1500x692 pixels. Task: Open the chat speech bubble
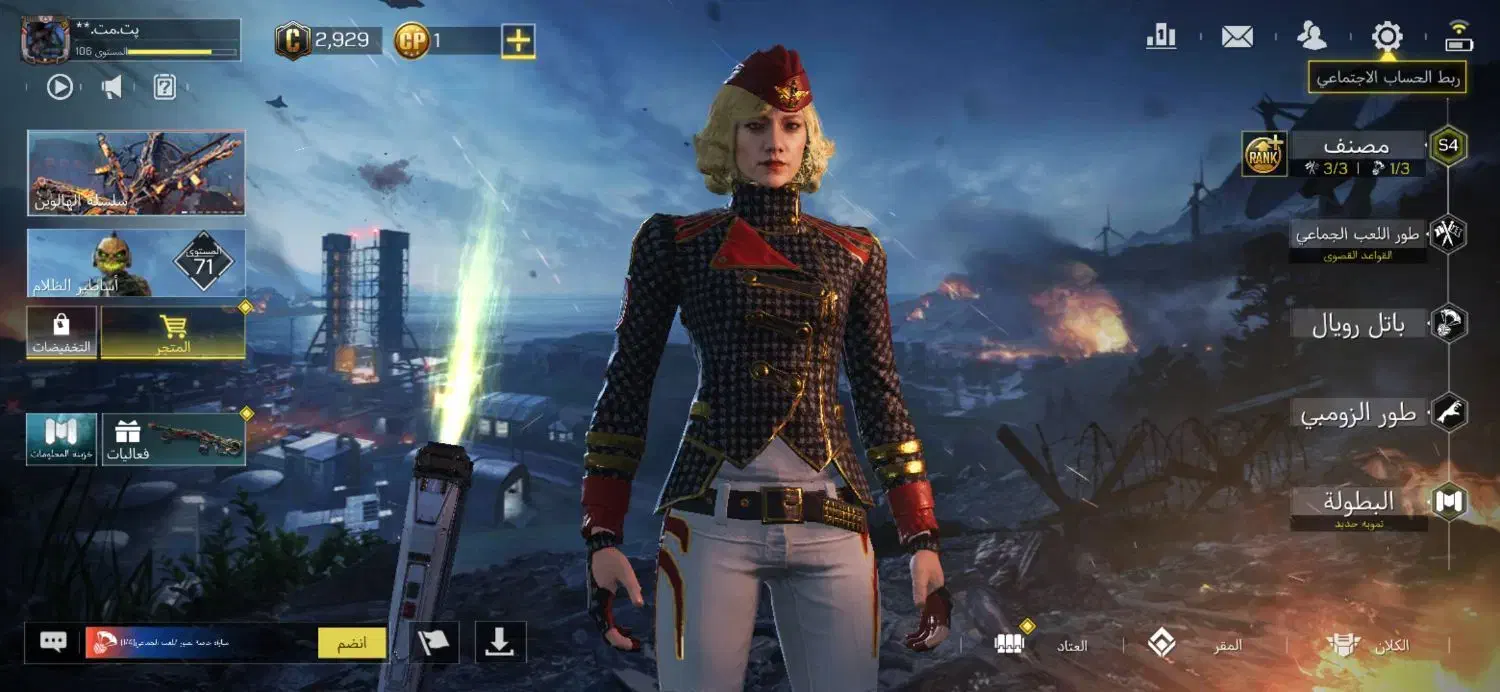click(53, 642)
